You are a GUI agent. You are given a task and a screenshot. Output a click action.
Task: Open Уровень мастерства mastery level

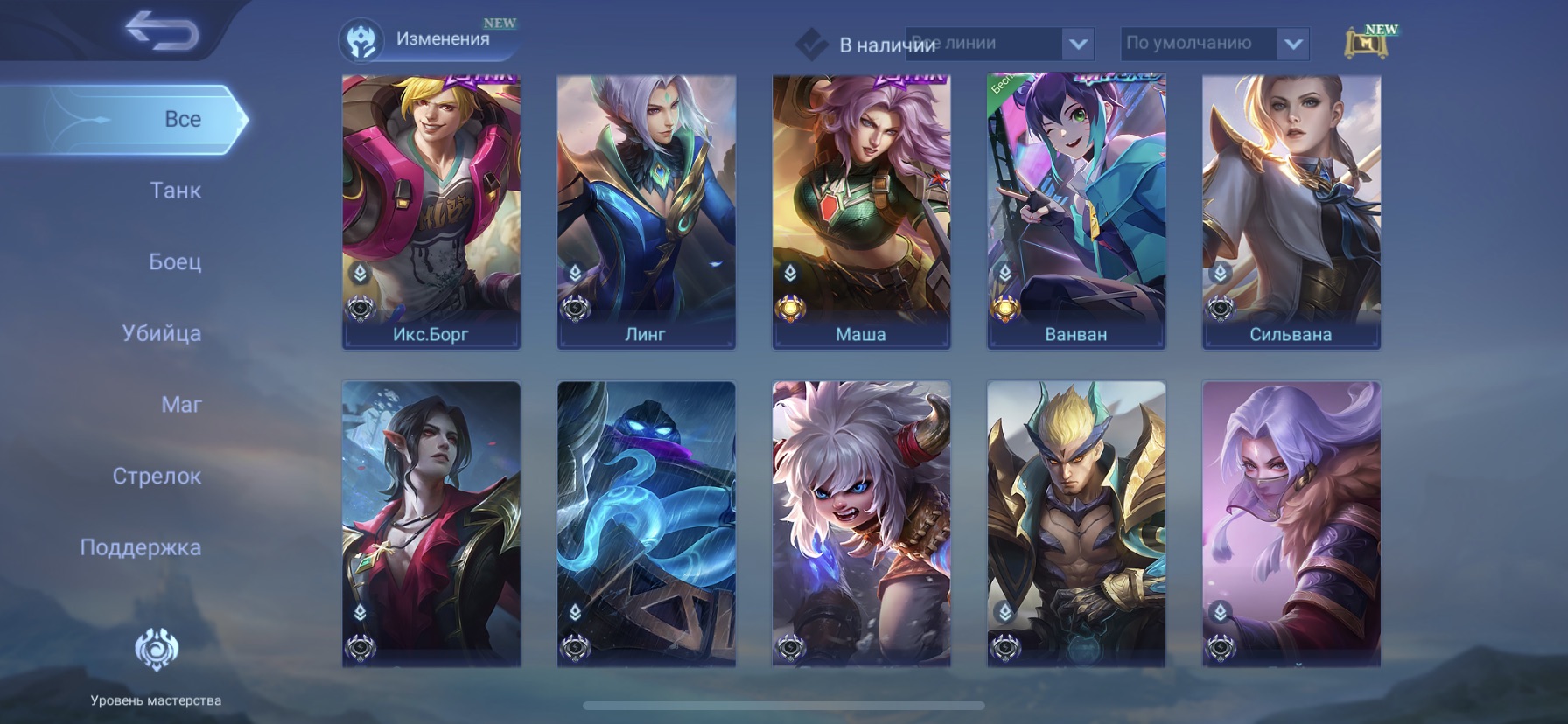(156, 666)
